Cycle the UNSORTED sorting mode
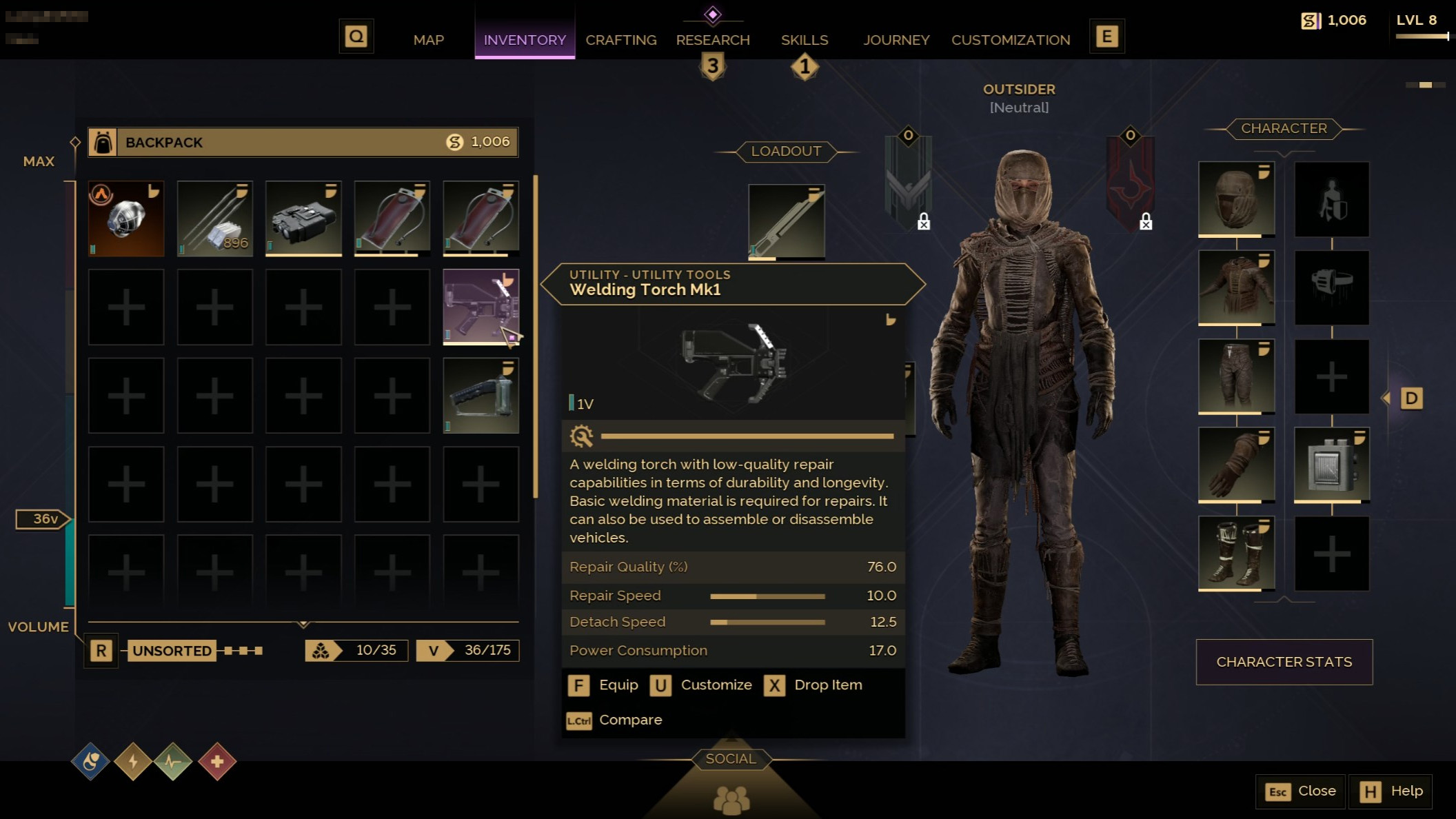The width and height of the screenshot is (1456, 819). tap(172, 650)
